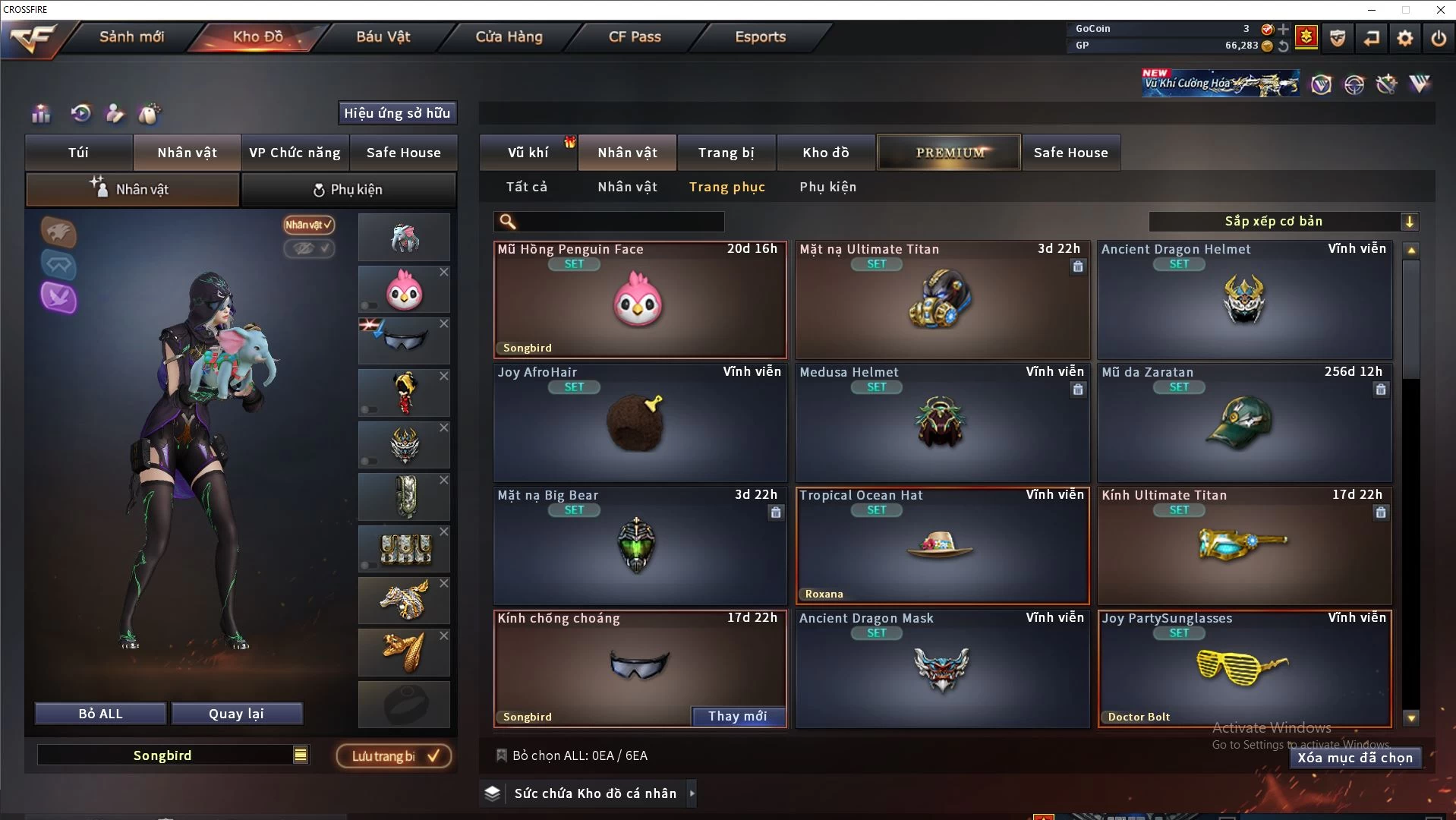Select the Phụ kiện filter
1456x820 pixels.
(x=827, y=187)
